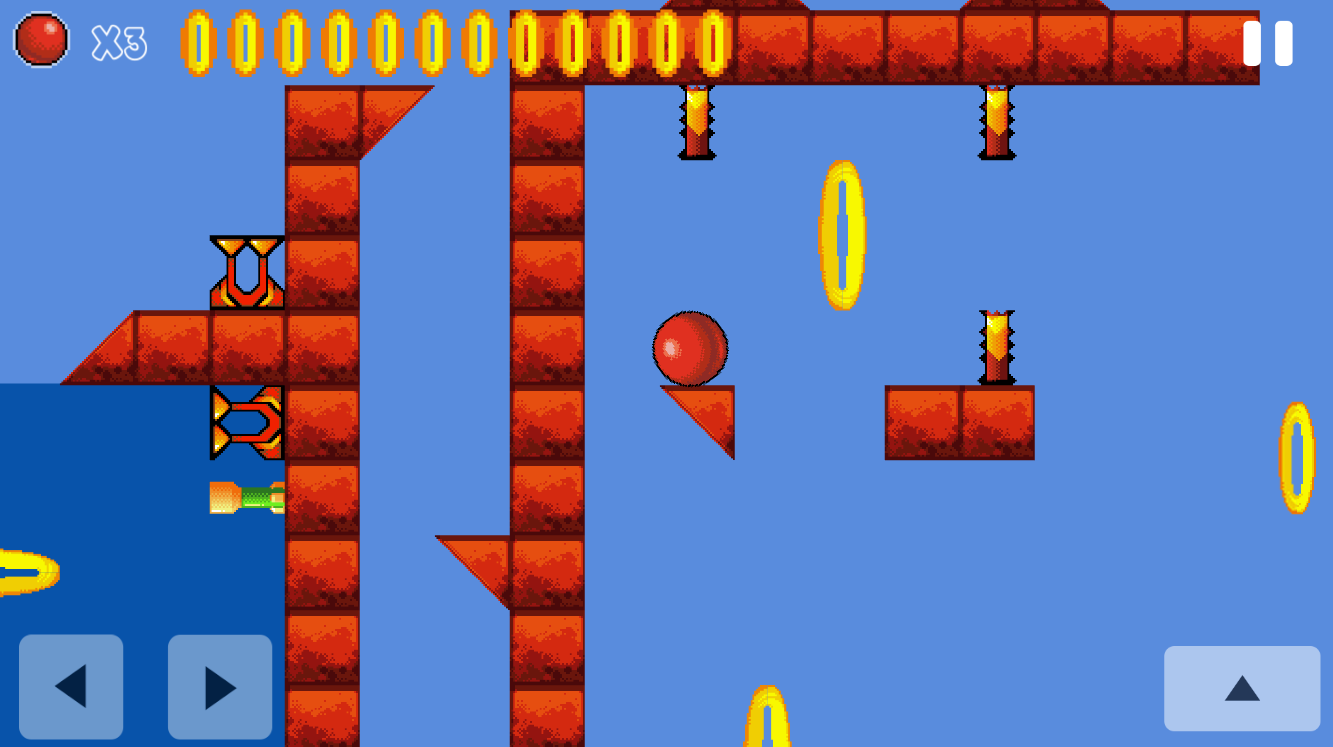Click the rightmost hanging ceiling spike
Screen dimensions: 1333x747
point(995,120)
